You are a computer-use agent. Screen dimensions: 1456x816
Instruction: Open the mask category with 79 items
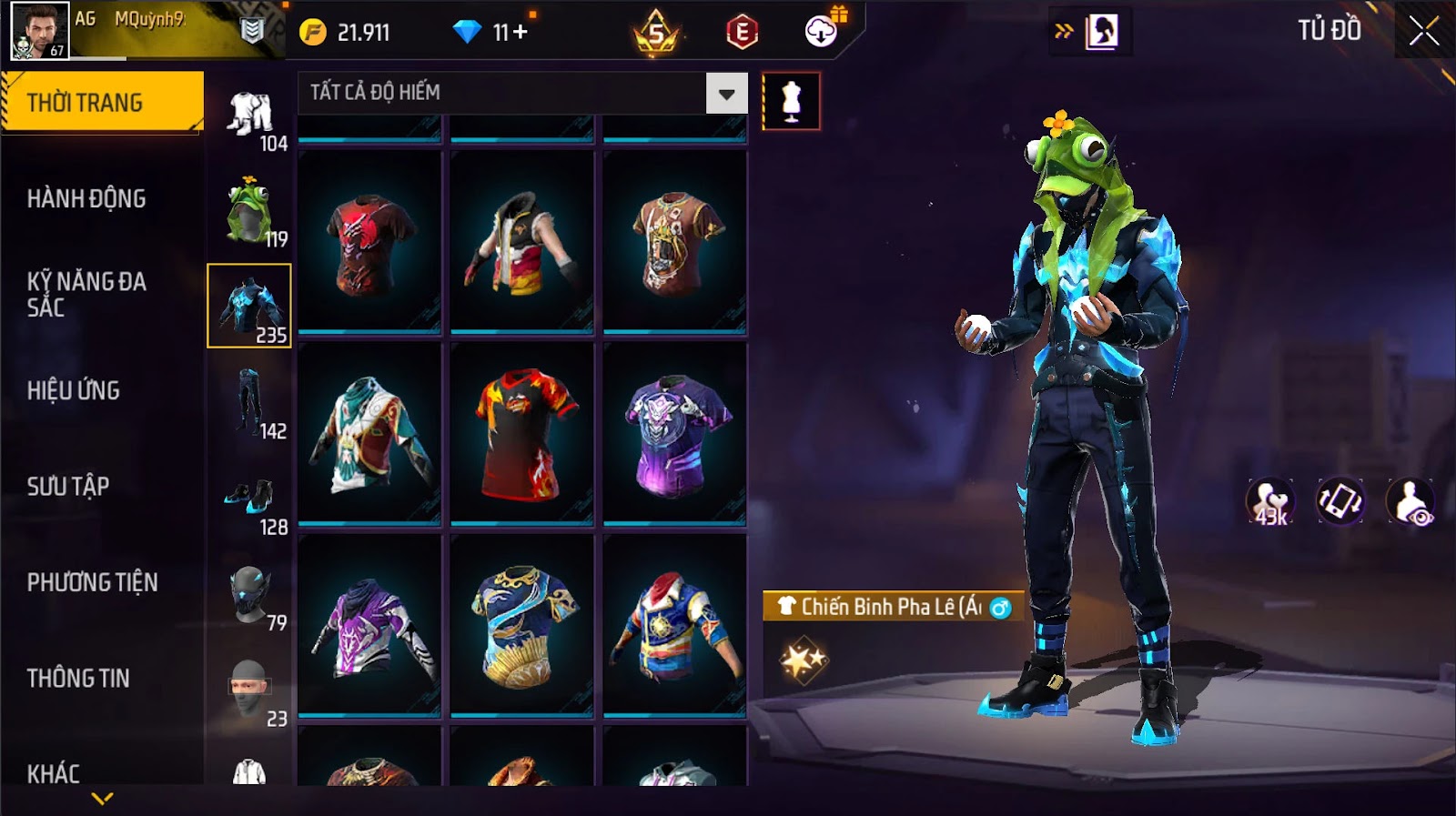(x=249, y=595)
